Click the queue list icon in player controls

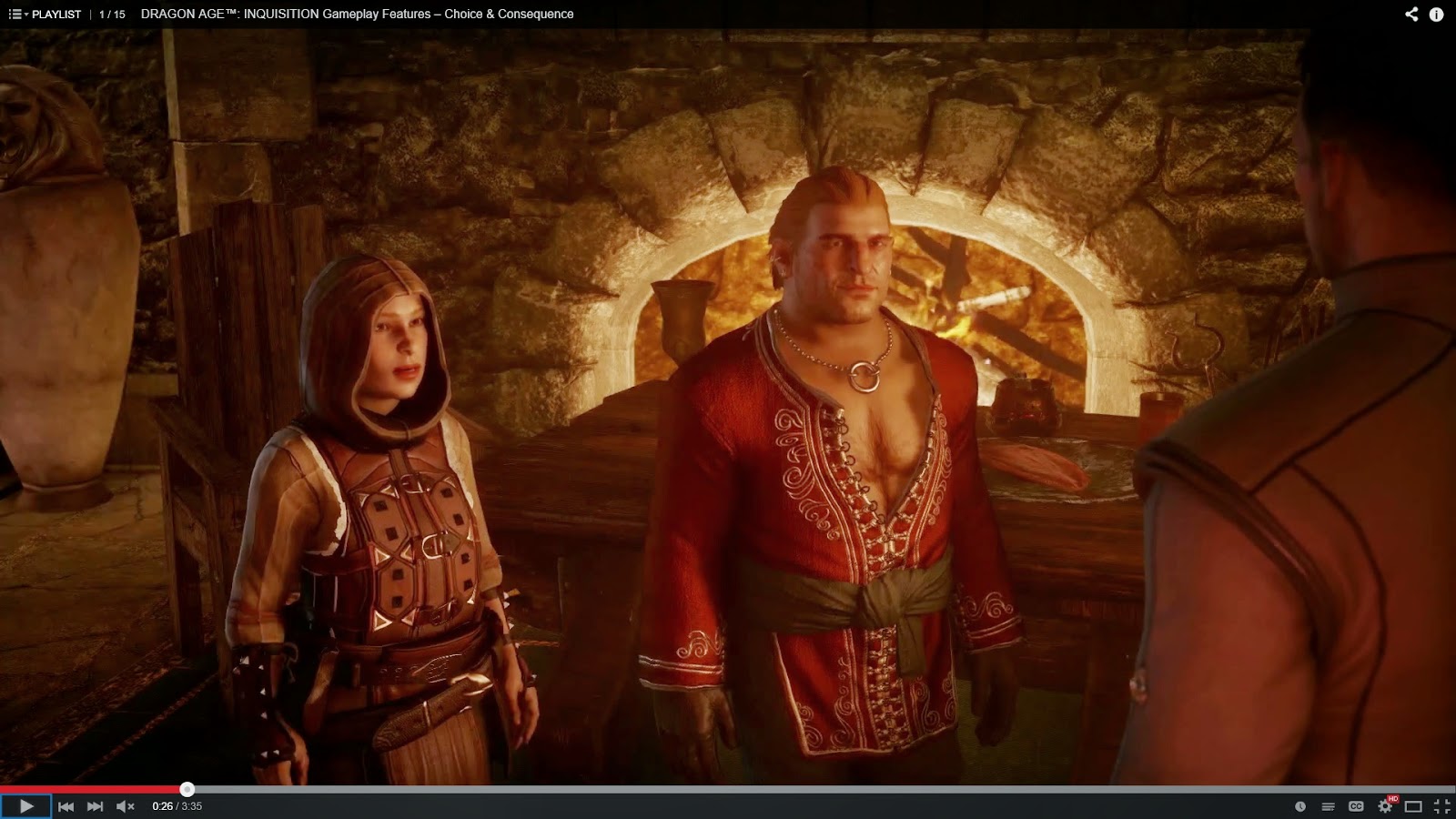tap(1329, 806)
